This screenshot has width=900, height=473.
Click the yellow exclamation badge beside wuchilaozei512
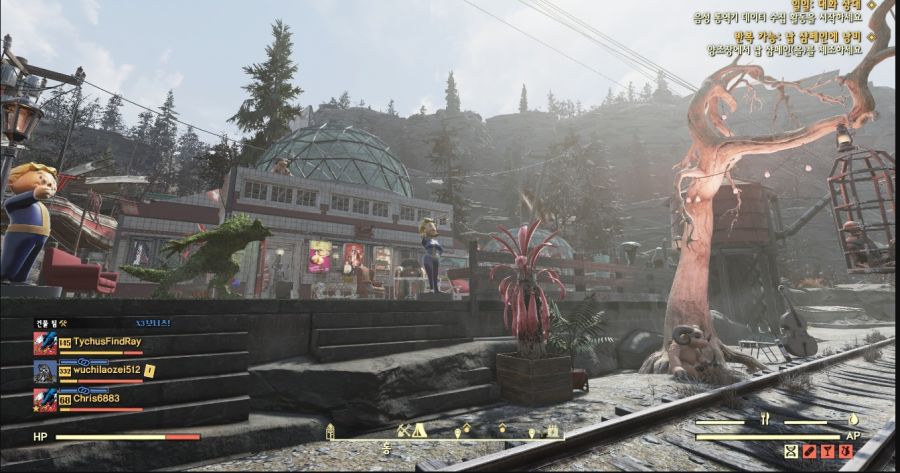pyautogui.click(x=149, y=370)
